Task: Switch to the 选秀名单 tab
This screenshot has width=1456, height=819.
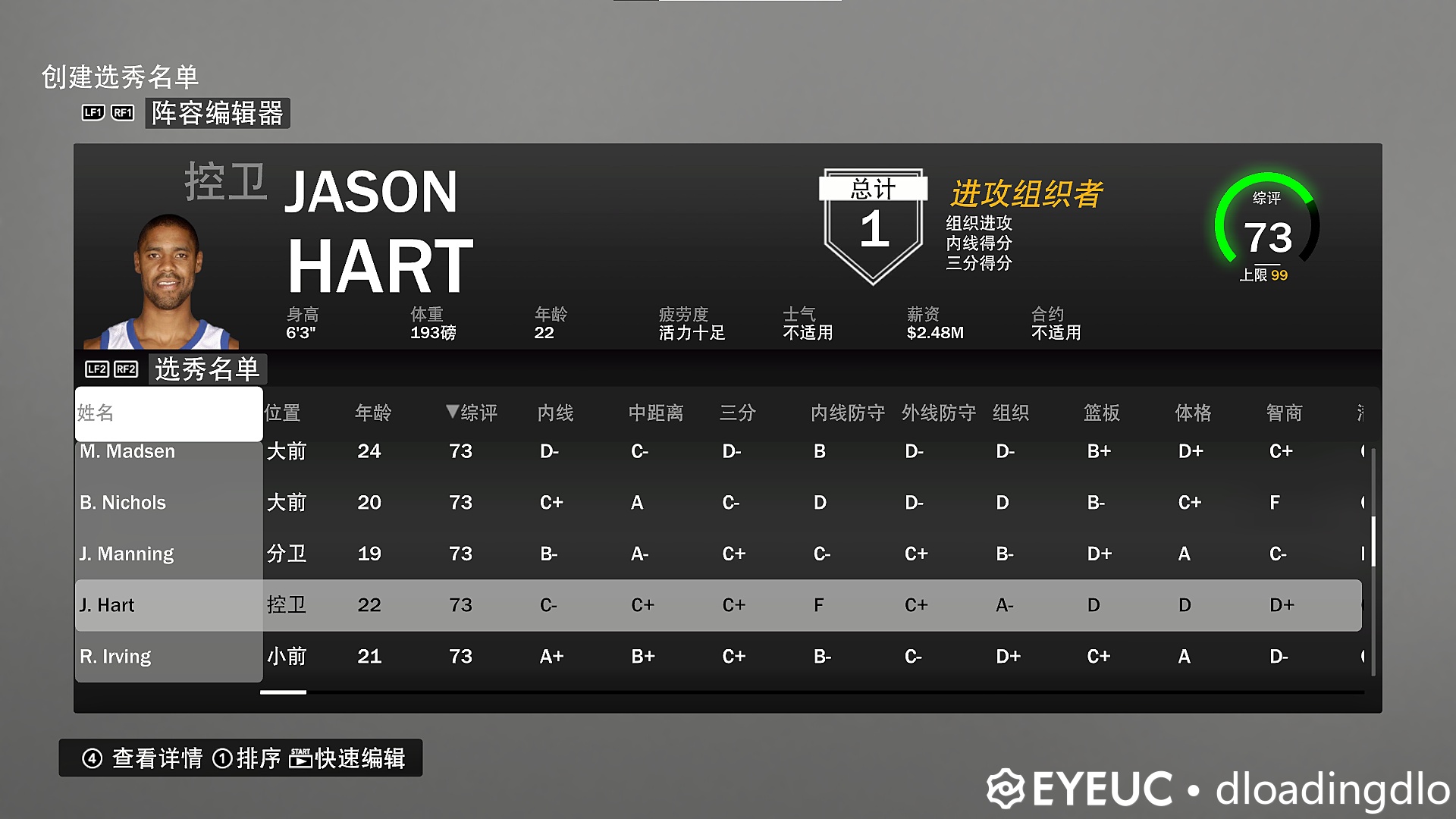Action: pos(207,369)
